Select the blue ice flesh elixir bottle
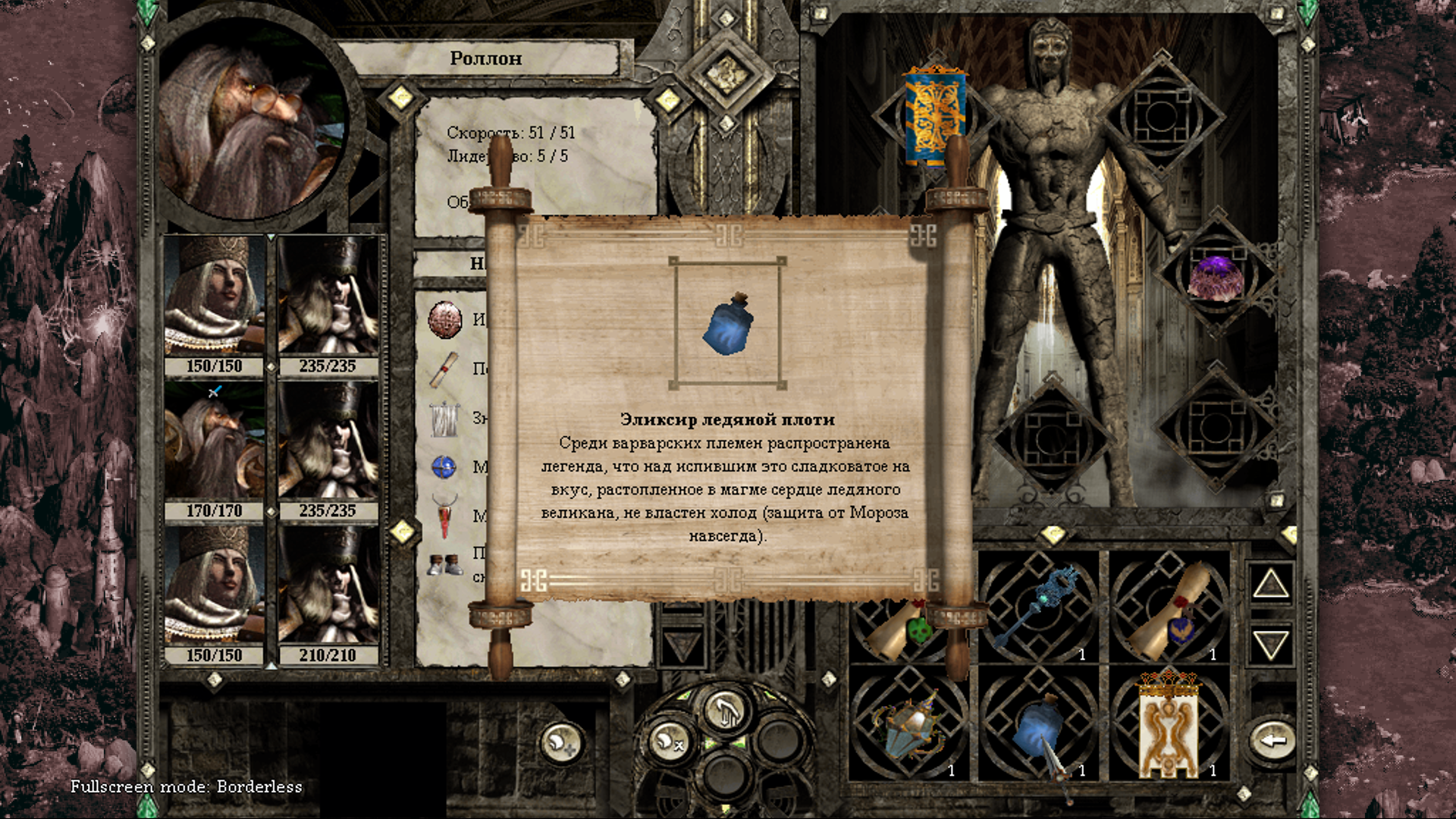 tap(1037, 728)
